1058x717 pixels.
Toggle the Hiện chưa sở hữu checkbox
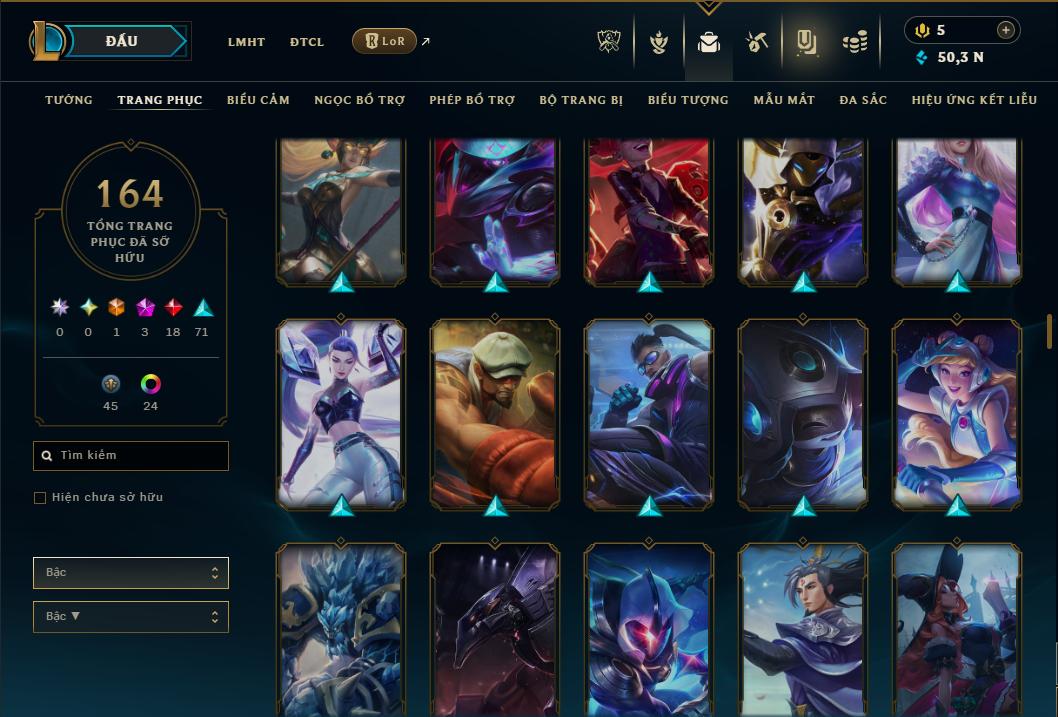40,498
